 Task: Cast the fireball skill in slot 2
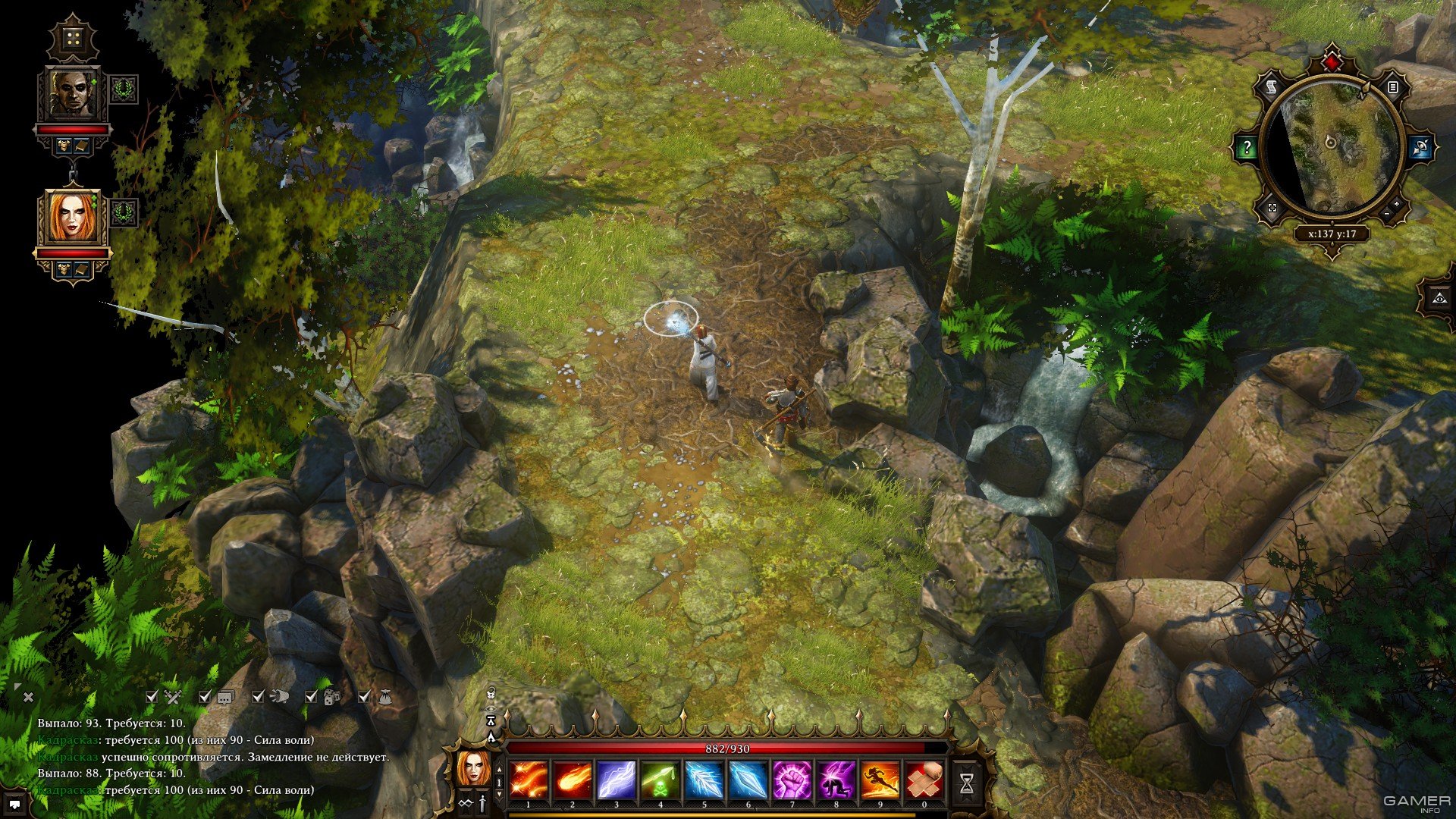[573, 780]
